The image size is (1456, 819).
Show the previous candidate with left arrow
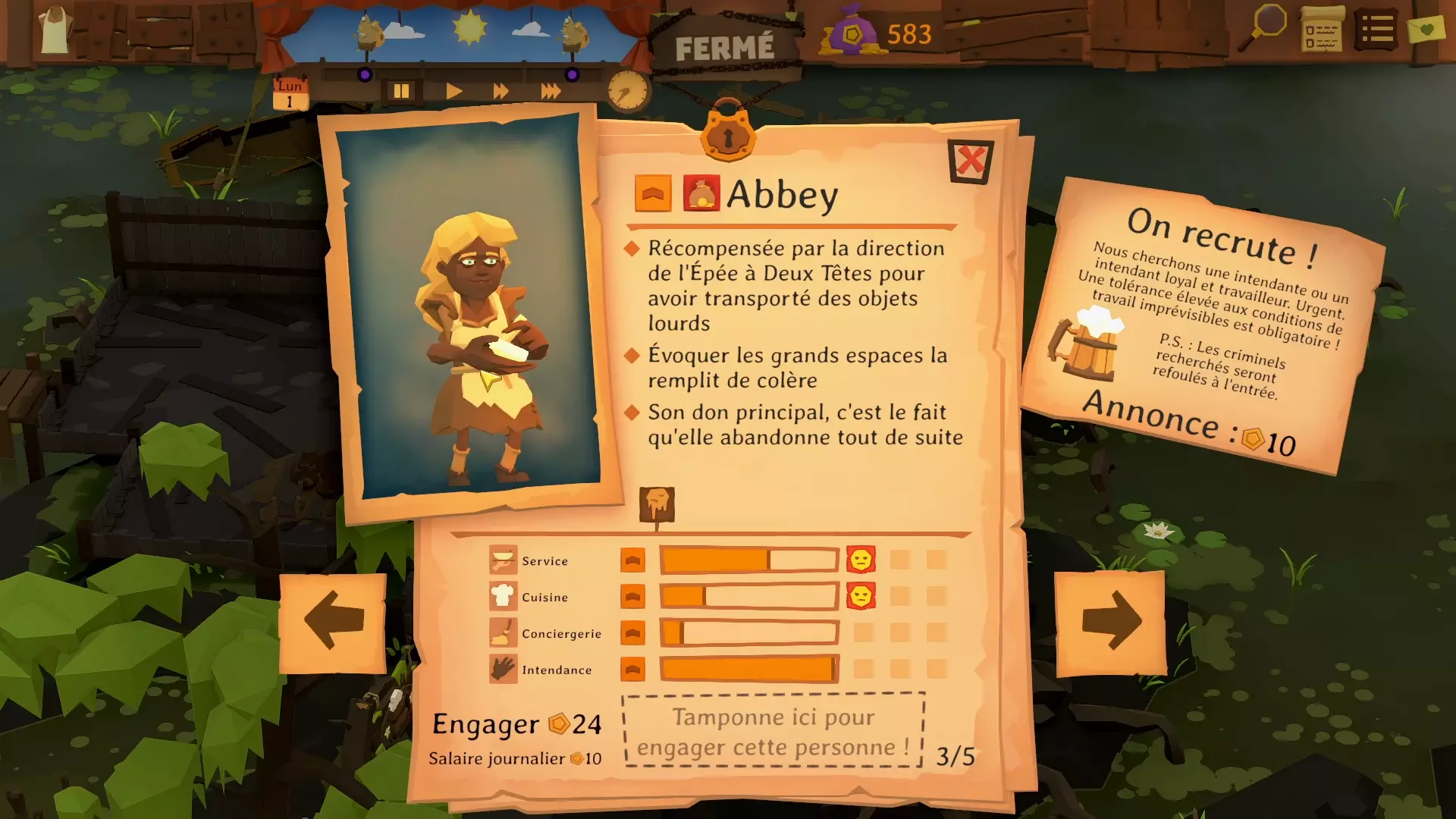point(333,623)
